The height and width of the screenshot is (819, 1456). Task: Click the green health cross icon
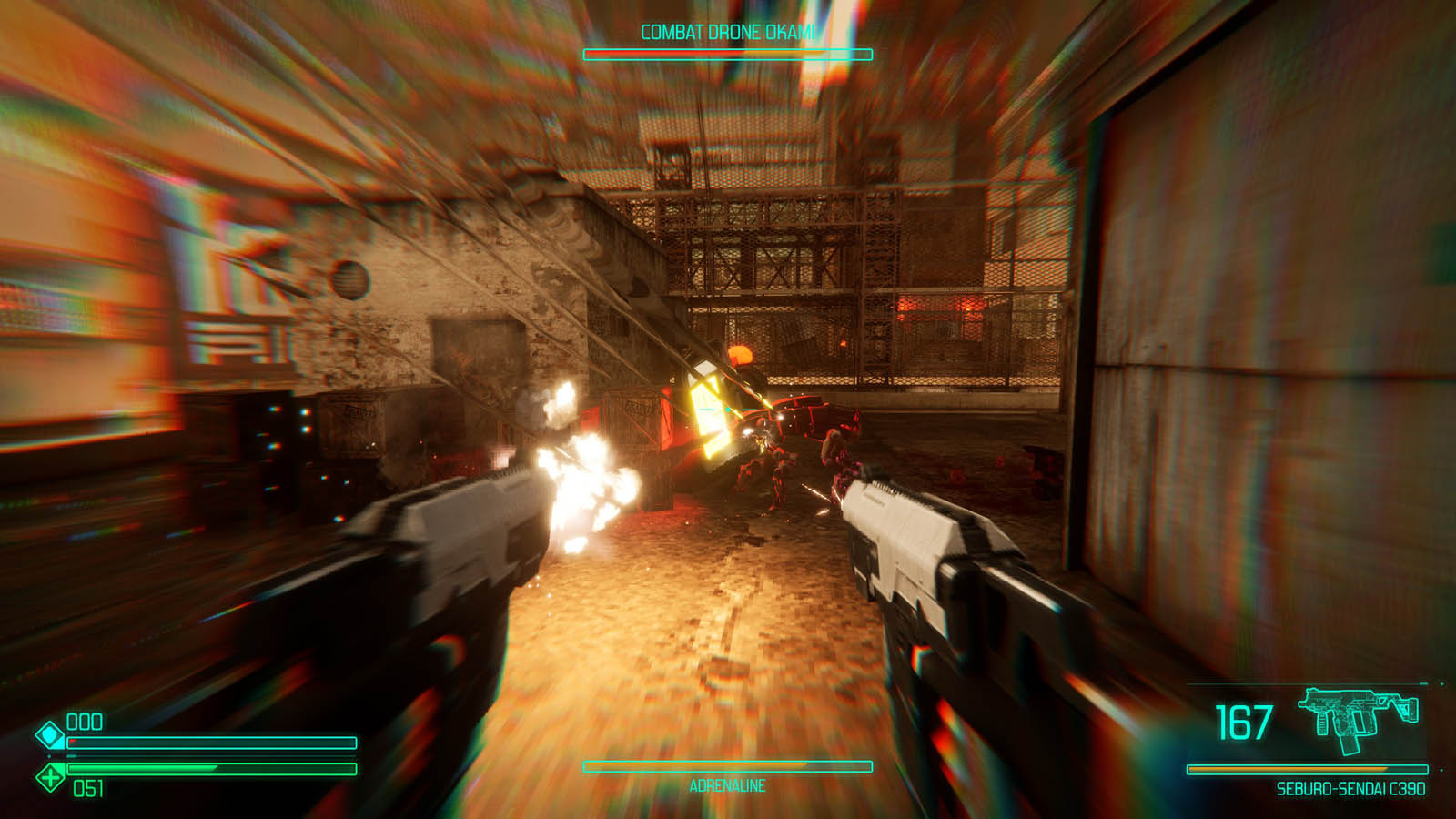(49, 777)
